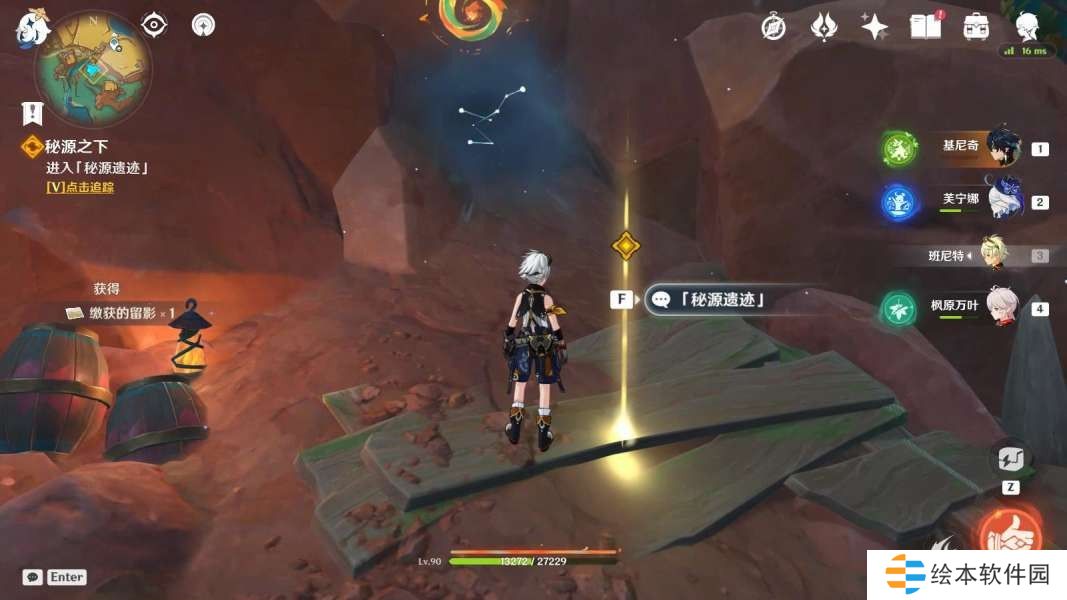Switch to party member 枫原万叶
1067x600 pixels.
pos(1001,307)
